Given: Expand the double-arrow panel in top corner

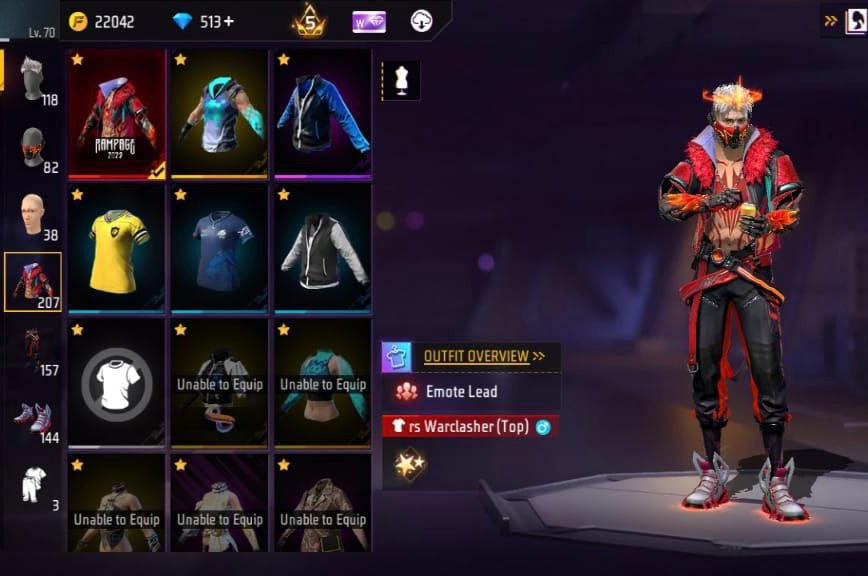Looking at the screenshot, I should 832,20.
